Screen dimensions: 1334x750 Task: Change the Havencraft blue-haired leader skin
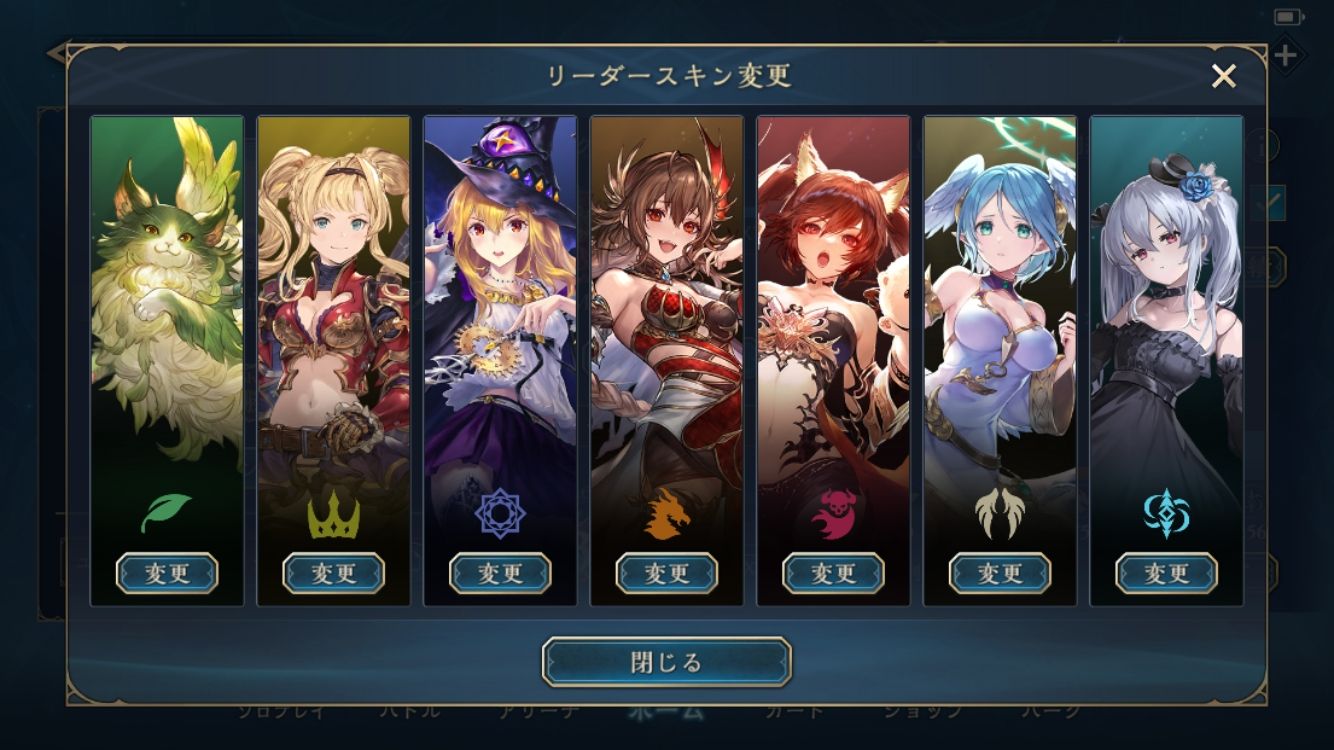(x=999, y=573)
